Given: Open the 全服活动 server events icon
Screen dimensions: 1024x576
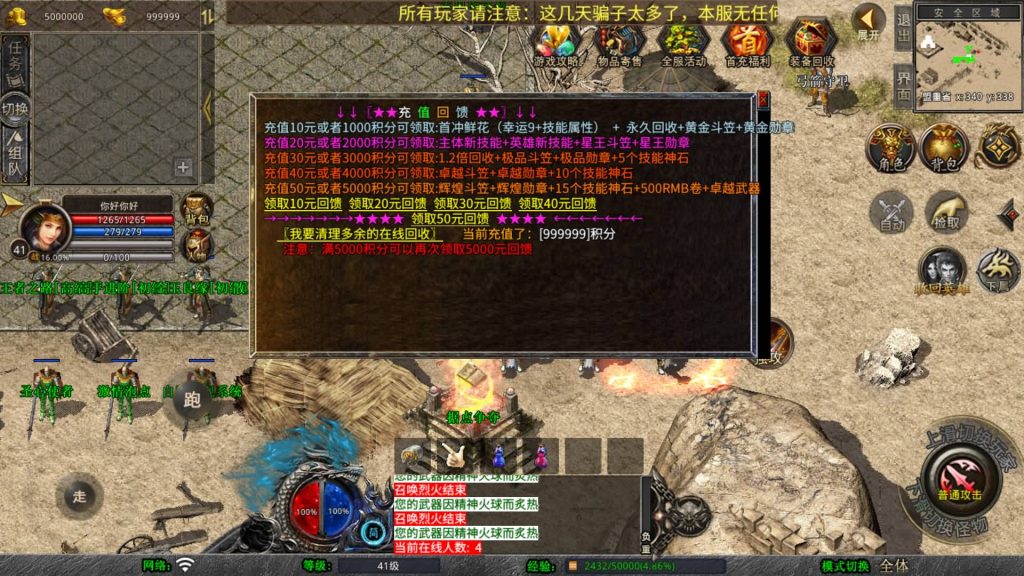Looking at the screenshot, I should pos(684,43).
